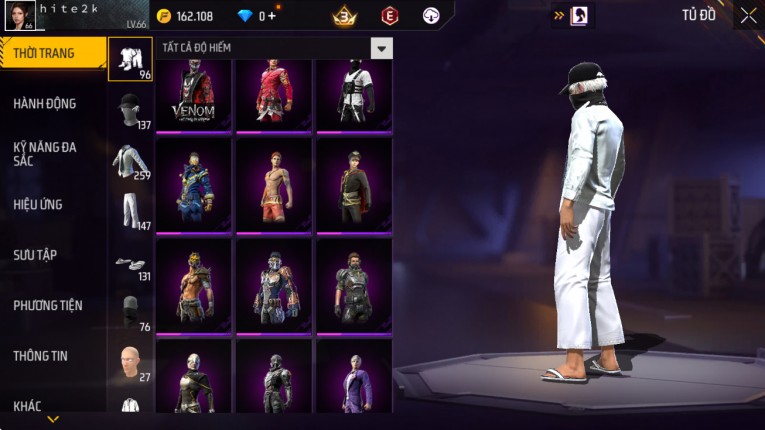Open the Hiệu Ứng category
Screen dimensions: 765x430
tap(38, 204)
